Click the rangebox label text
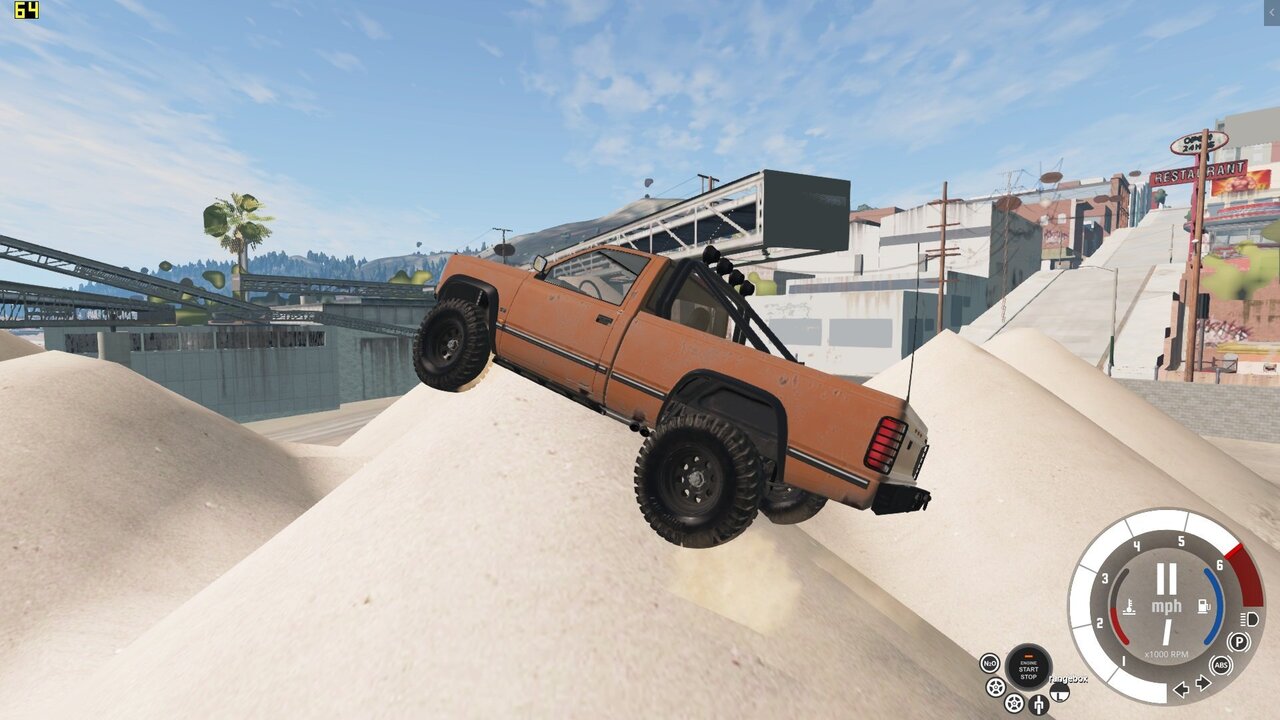This screenshot has width=1280, height=720. click(x=1069, y=679)
